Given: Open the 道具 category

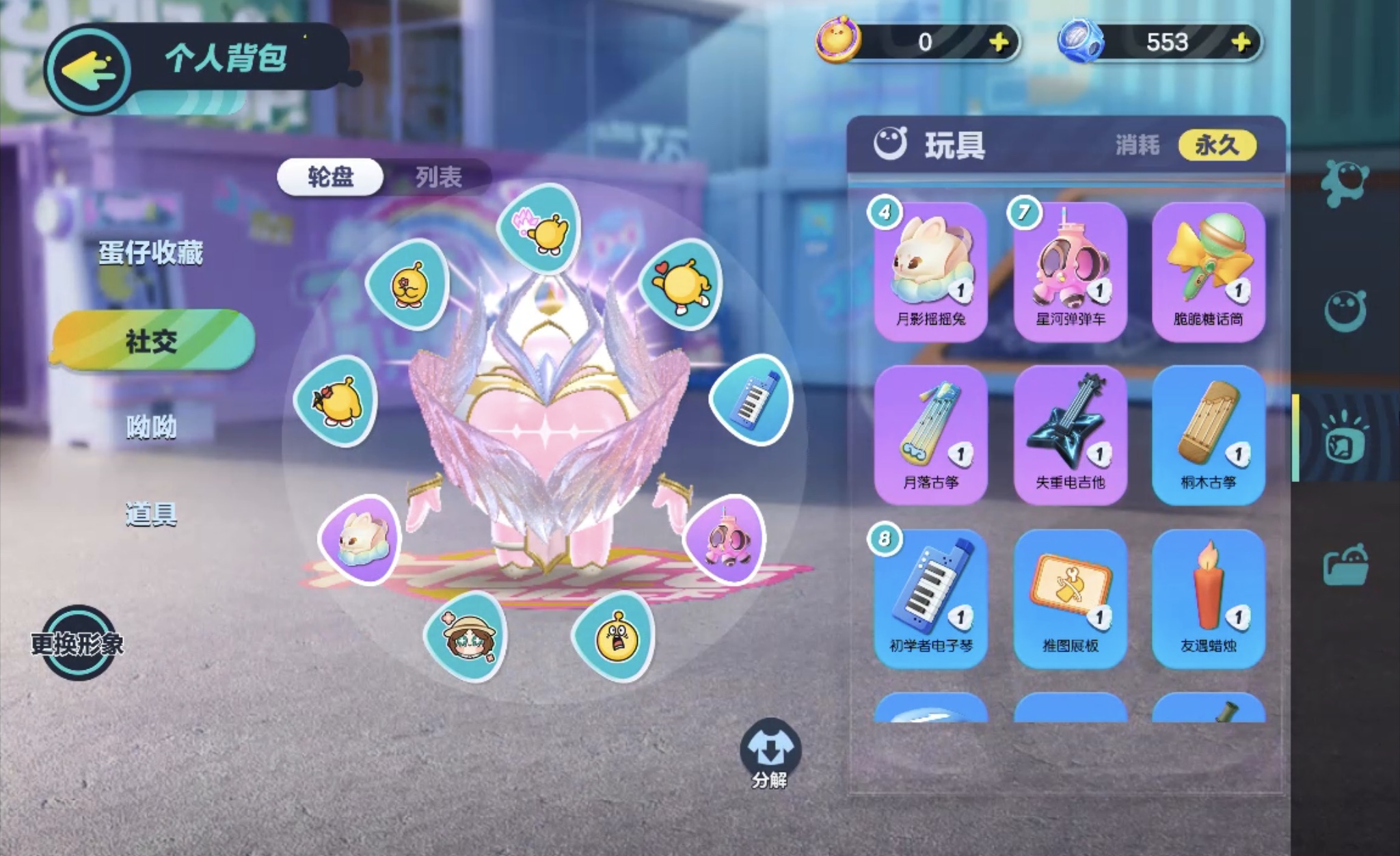Looking at the screenshot, I should pos(151,514).
